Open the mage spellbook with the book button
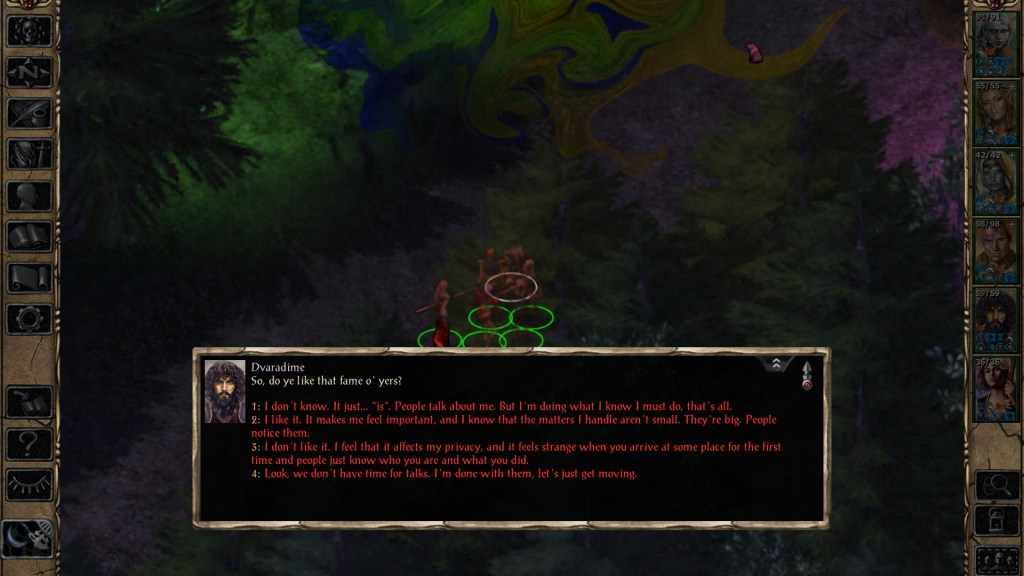Viewport: 1024px width, 576px height. (x=29, y=237)
